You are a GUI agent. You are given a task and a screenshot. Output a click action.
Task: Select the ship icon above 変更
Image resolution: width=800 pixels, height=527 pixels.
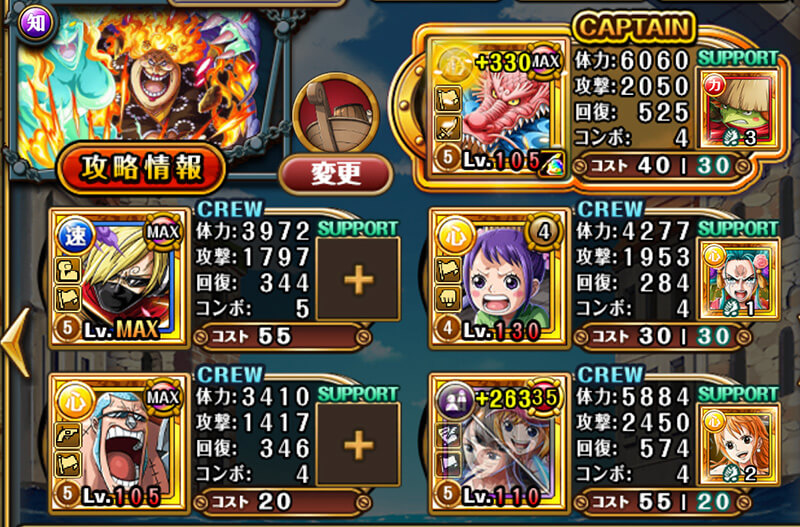point(336,111)
